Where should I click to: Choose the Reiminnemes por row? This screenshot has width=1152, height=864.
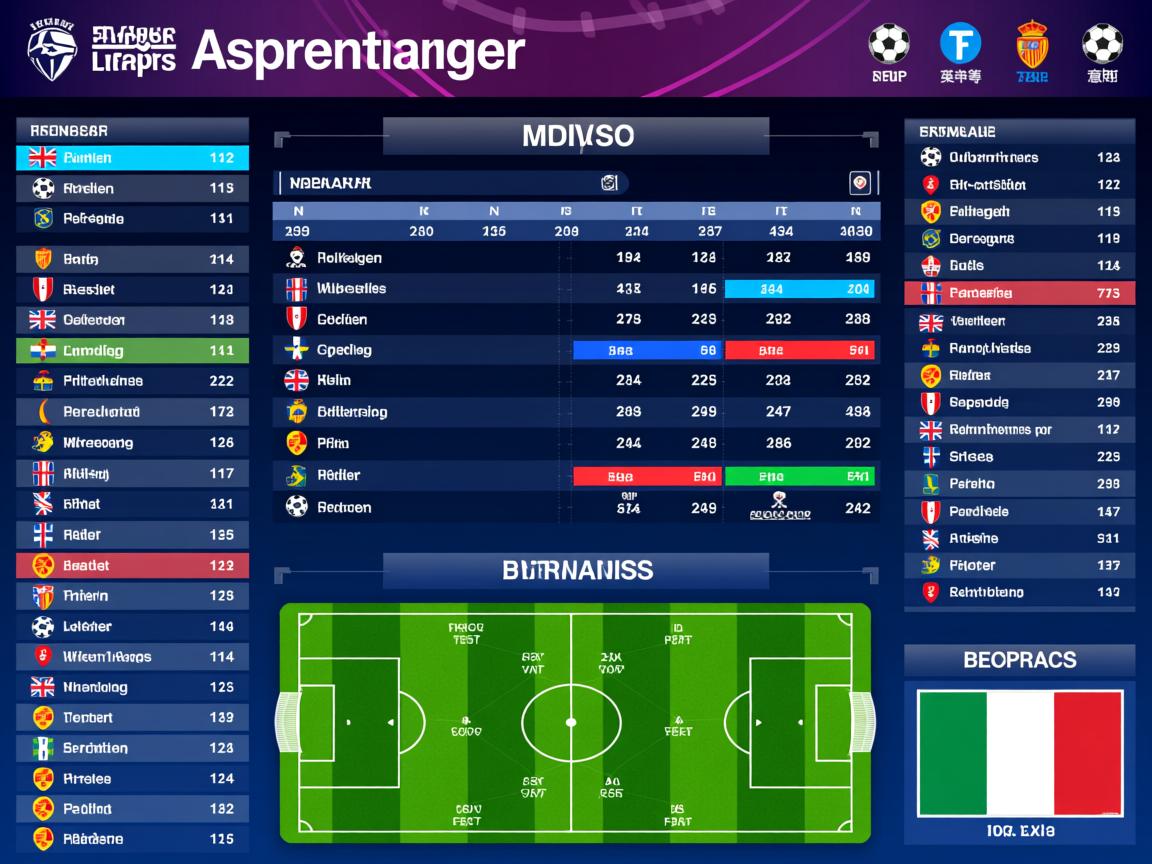click(1019, 430)
